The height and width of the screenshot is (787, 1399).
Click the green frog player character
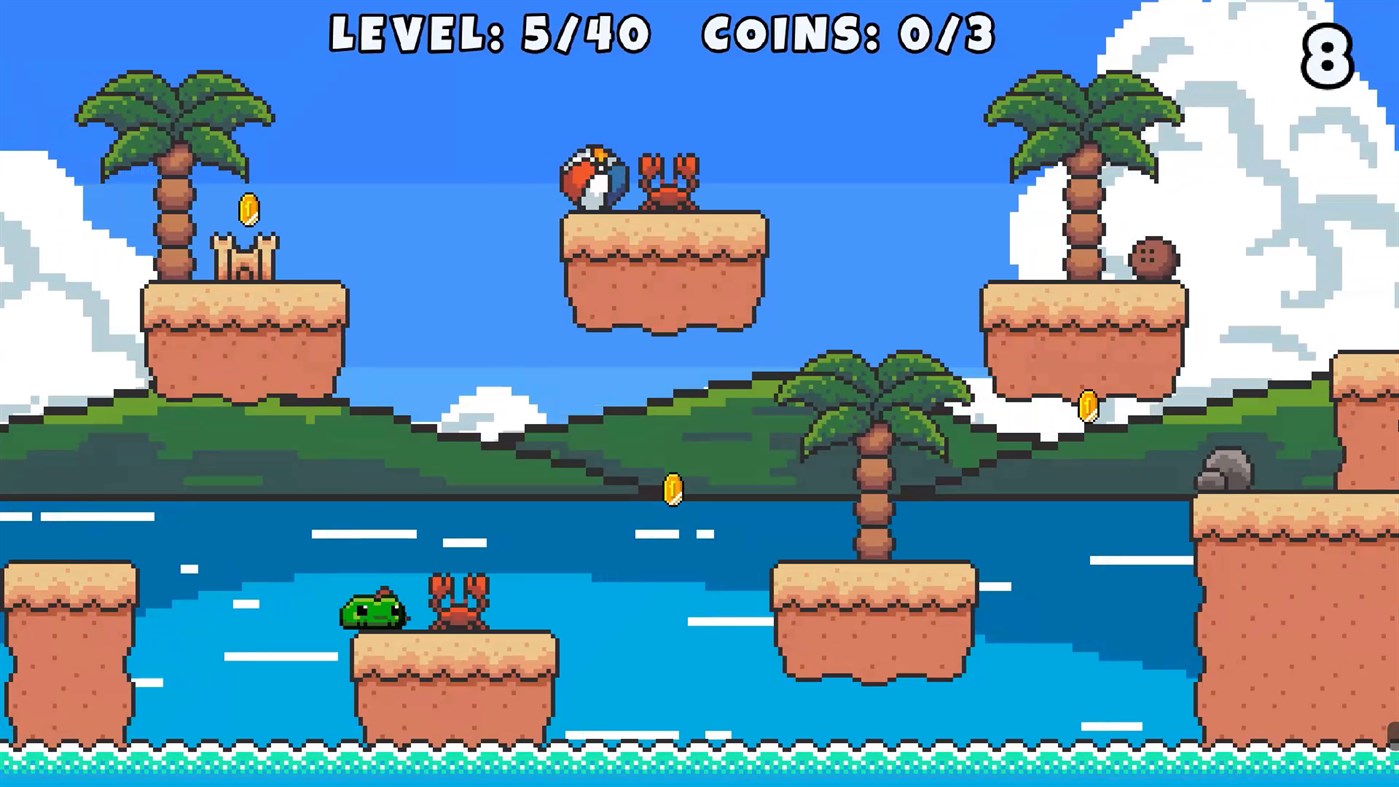[372, 612]
